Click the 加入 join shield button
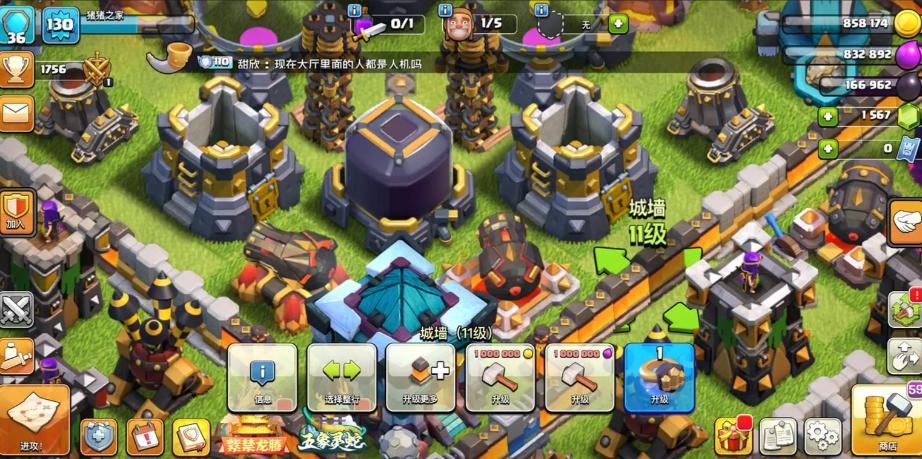 (17, 212)
